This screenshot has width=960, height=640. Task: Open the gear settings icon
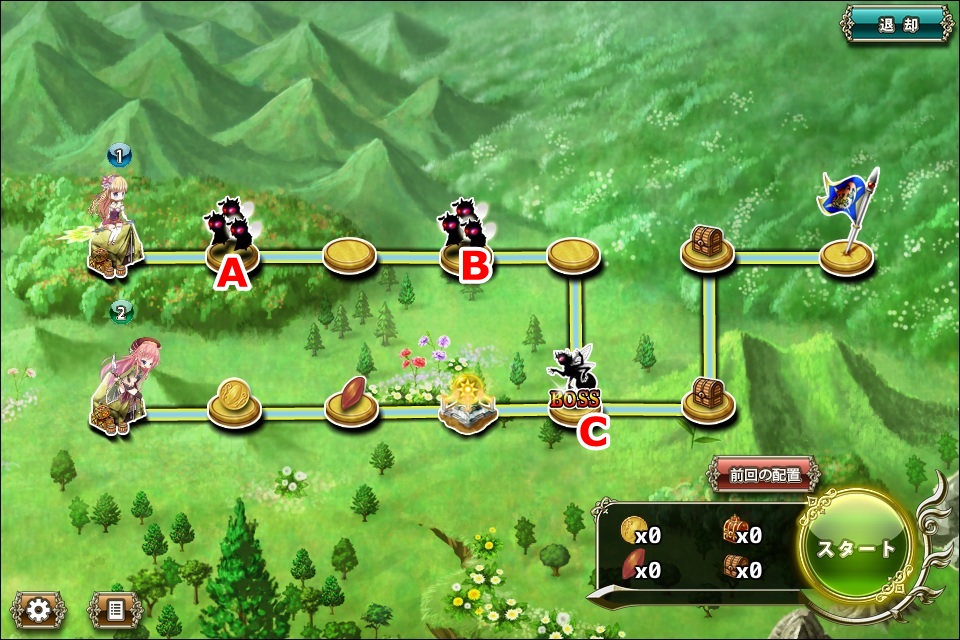(x=38, y=609)
